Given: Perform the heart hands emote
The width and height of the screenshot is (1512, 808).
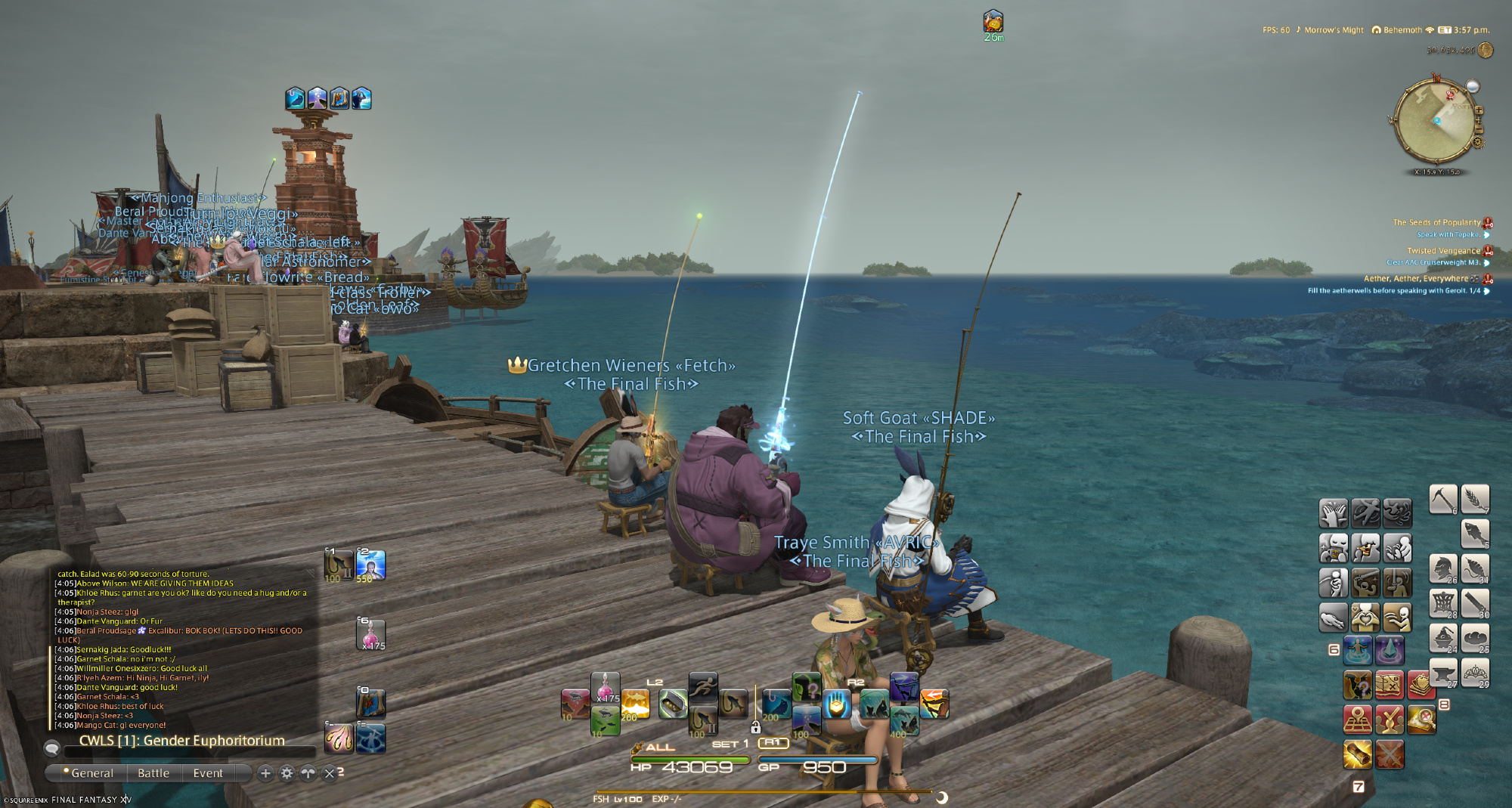Looking at the screenshot, I should [x=1365, y=618].
